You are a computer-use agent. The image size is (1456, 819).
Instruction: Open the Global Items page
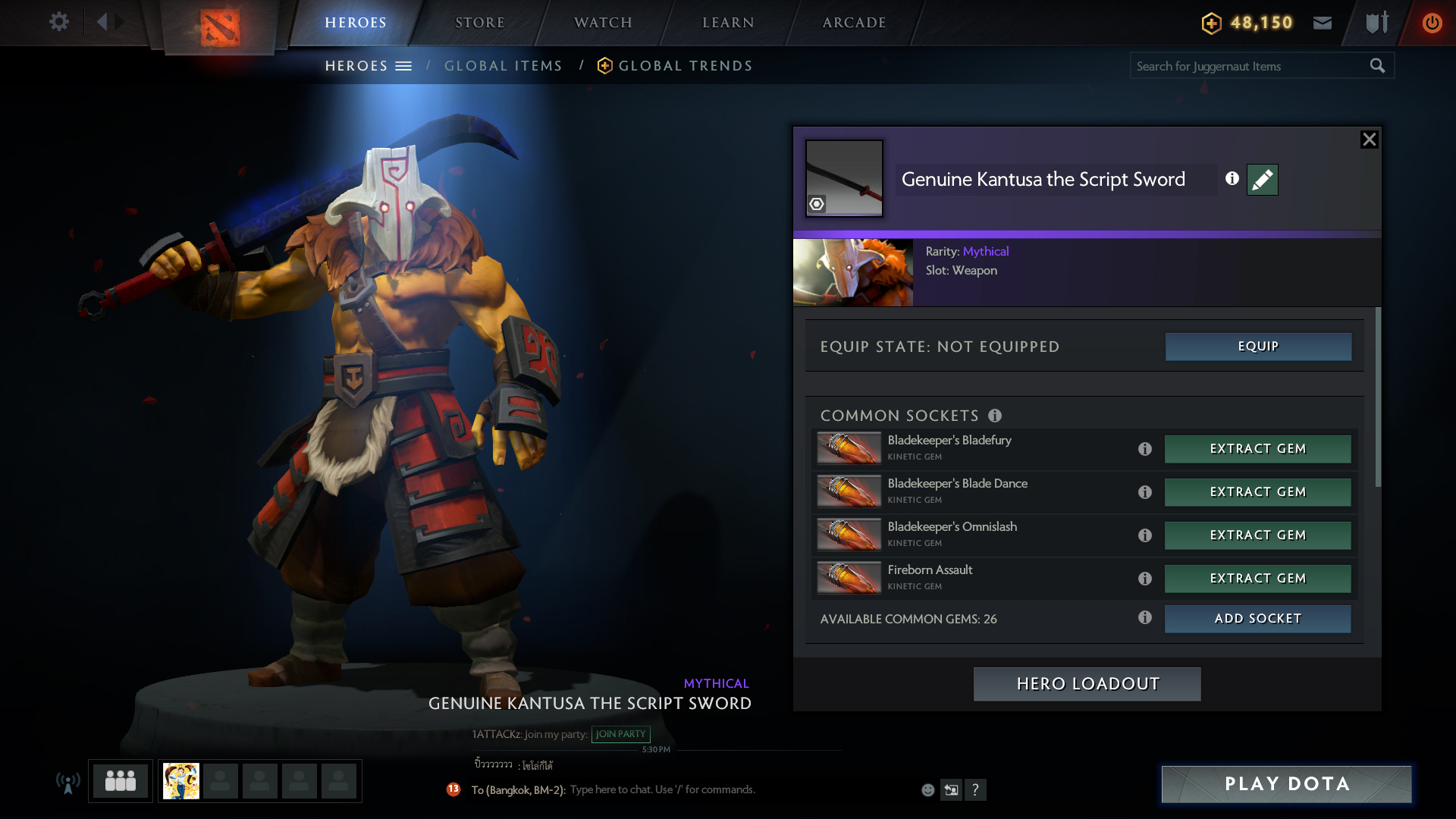point(503,66)
